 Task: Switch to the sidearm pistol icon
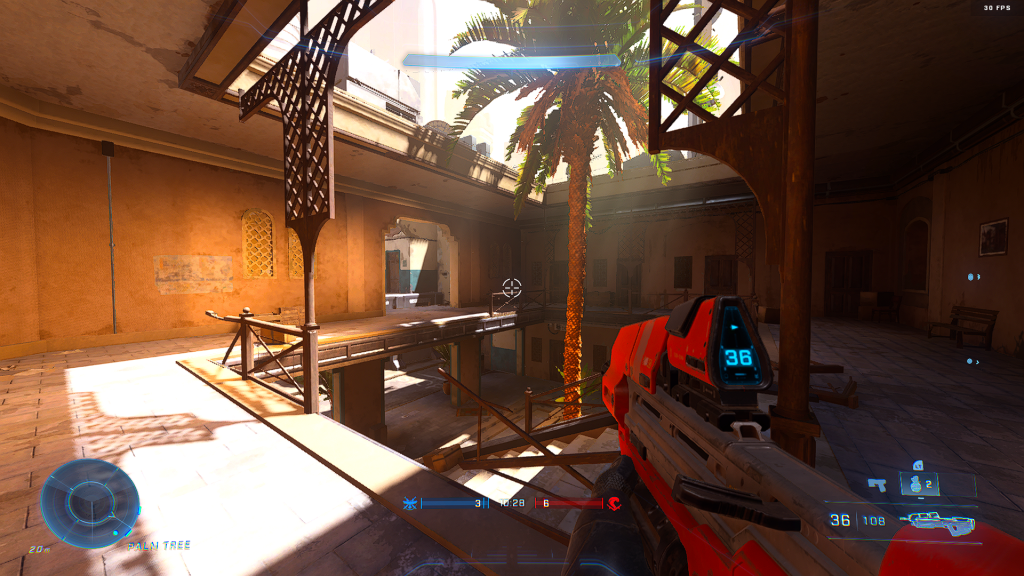pyautogui.click(x=878, y=485)
